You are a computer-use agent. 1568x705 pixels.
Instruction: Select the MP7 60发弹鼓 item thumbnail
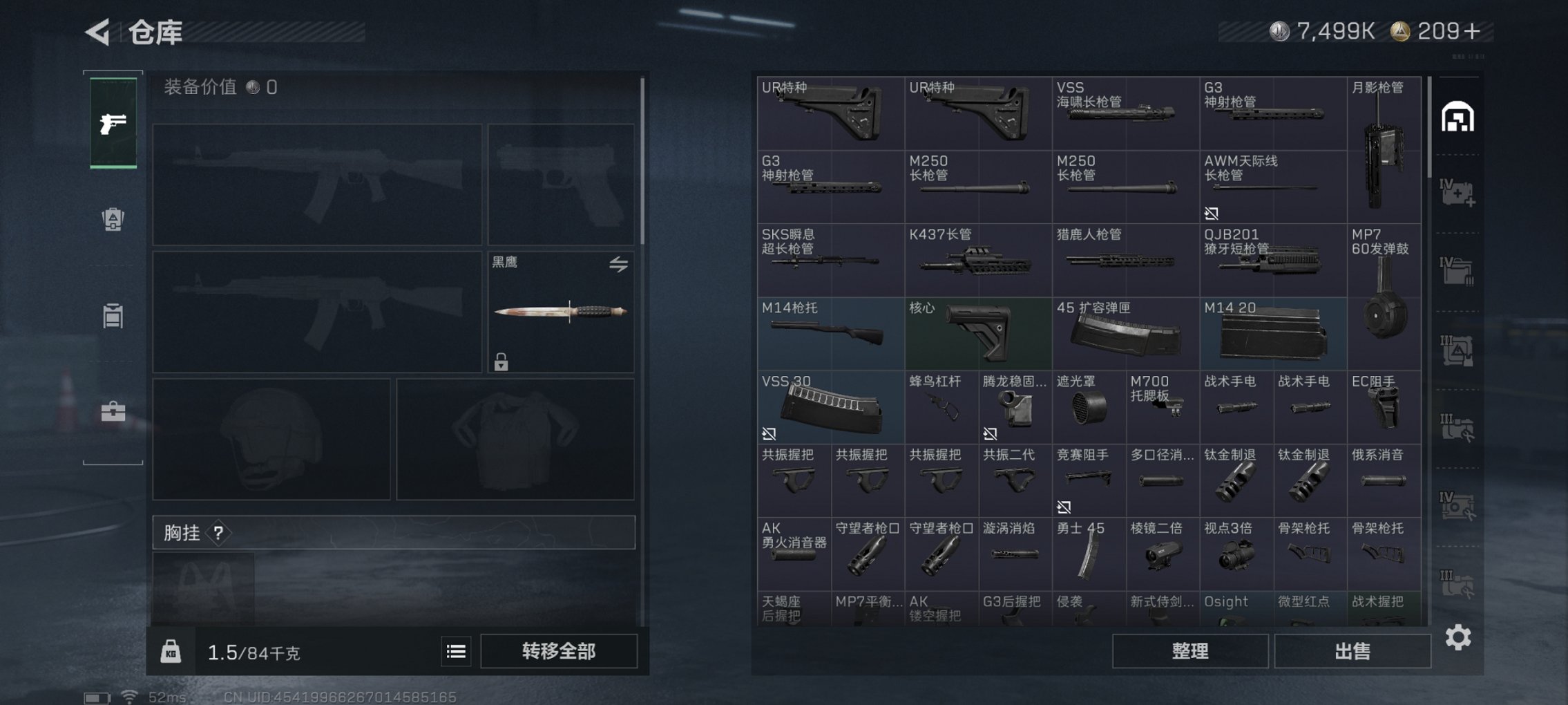pos(1384,297)
